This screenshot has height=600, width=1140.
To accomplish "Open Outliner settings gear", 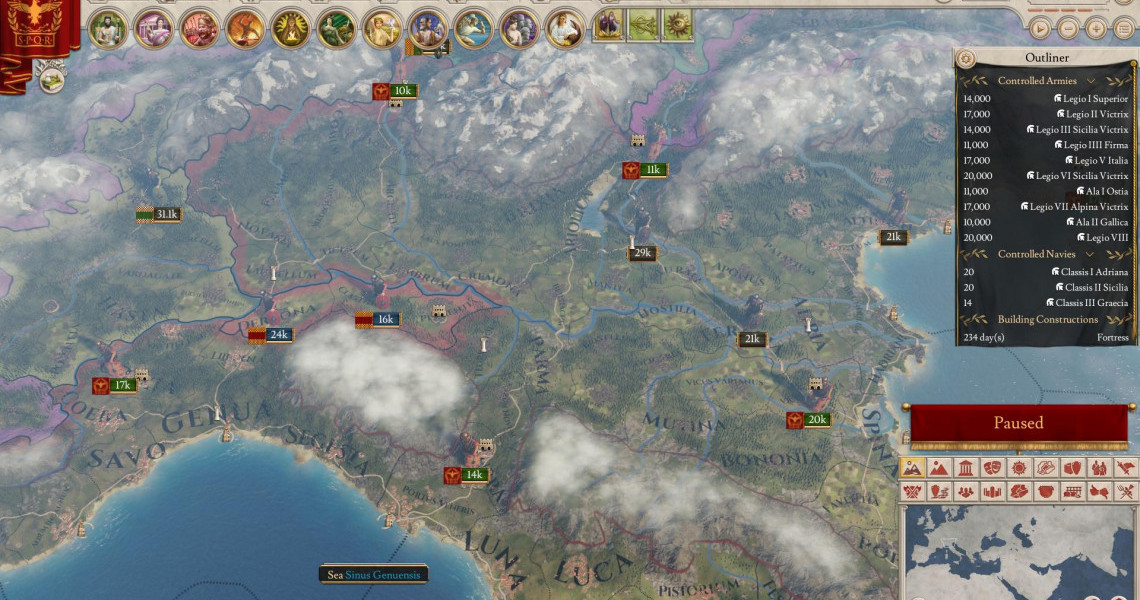I will point(967,58).
